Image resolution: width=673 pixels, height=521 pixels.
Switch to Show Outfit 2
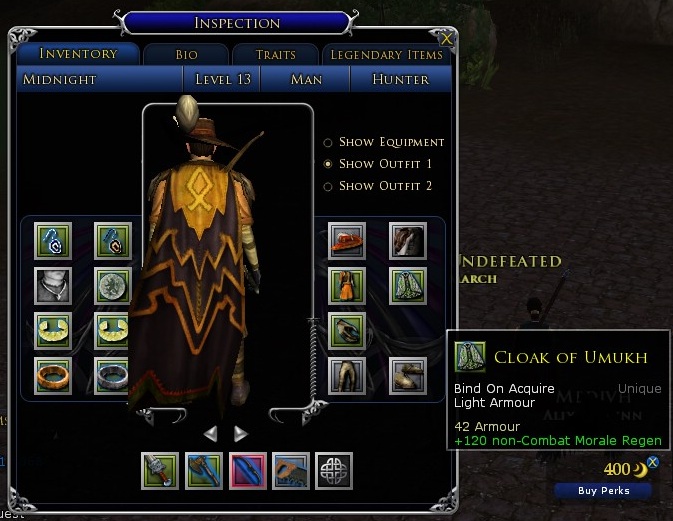(x=328, y=186)
